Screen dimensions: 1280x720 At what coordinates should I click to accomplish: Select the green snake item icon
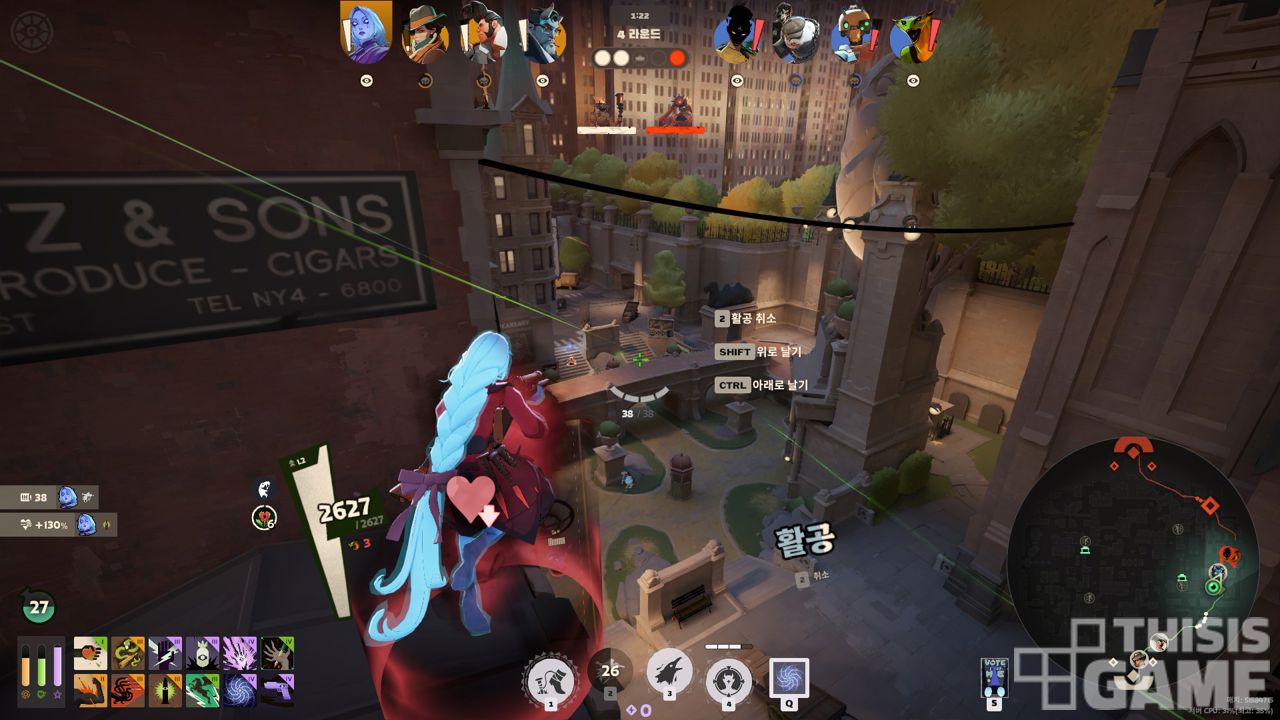[x=127, y=653]
